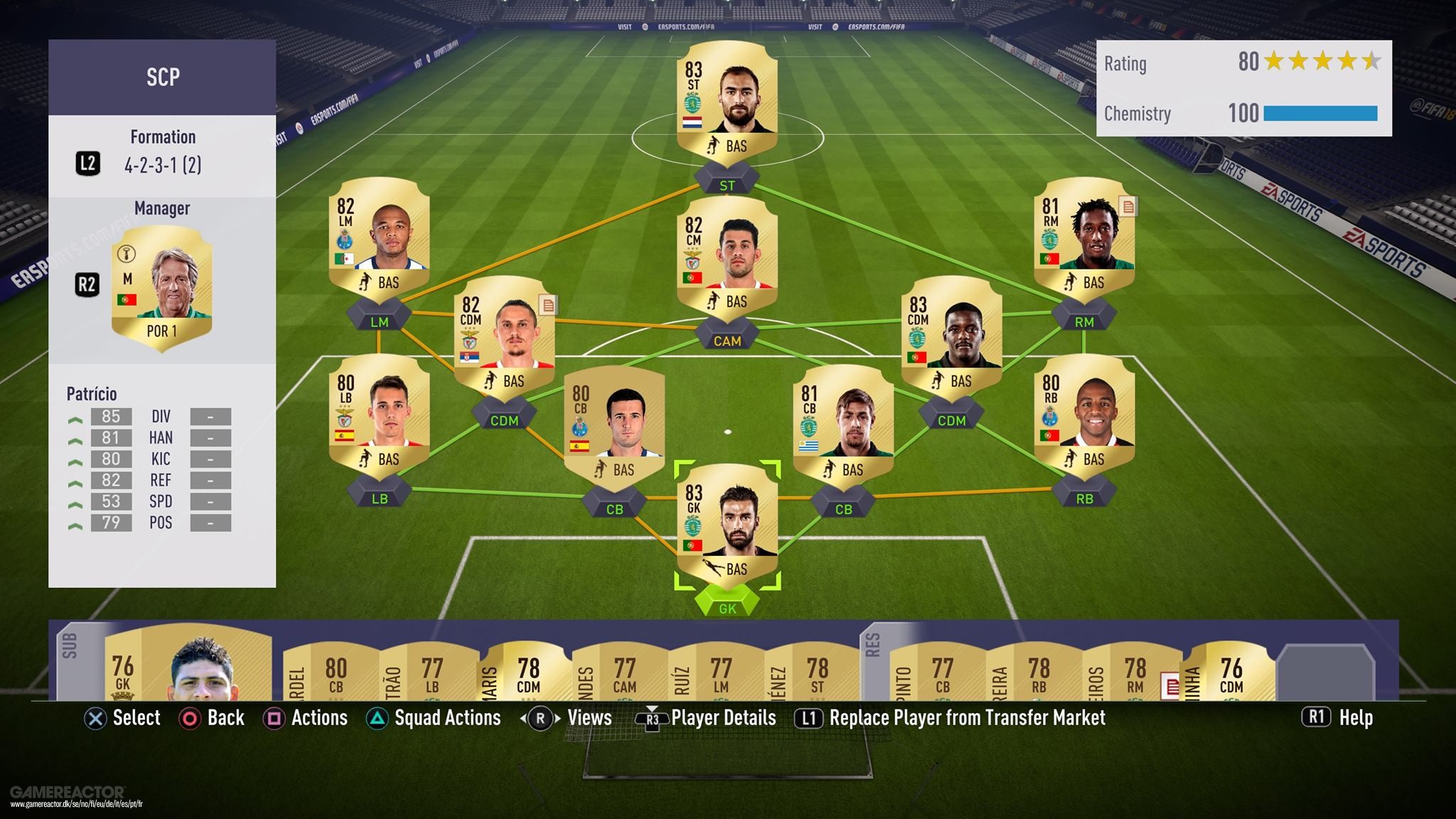Select the 83-rated striker card
Screen dimensions: 1456x819
pos(727,100)
